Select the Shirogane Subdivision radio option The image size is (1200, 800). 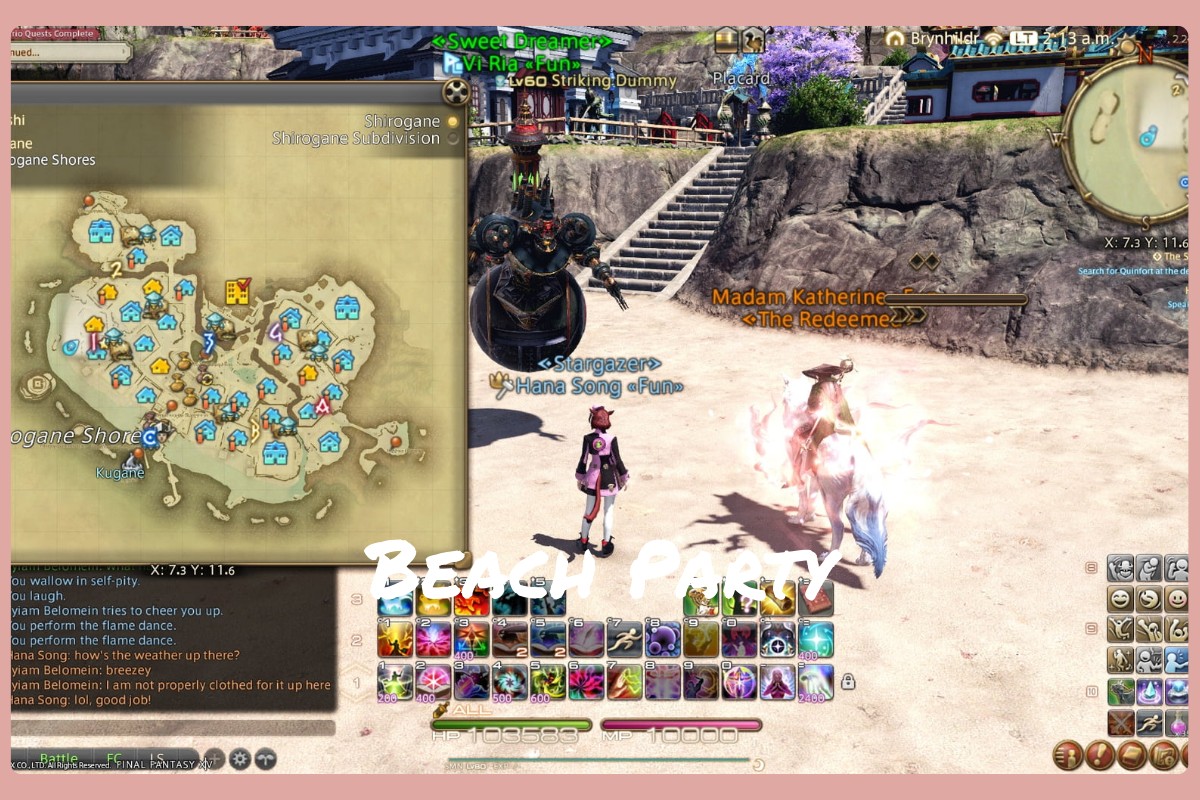(x=453, y=139)
